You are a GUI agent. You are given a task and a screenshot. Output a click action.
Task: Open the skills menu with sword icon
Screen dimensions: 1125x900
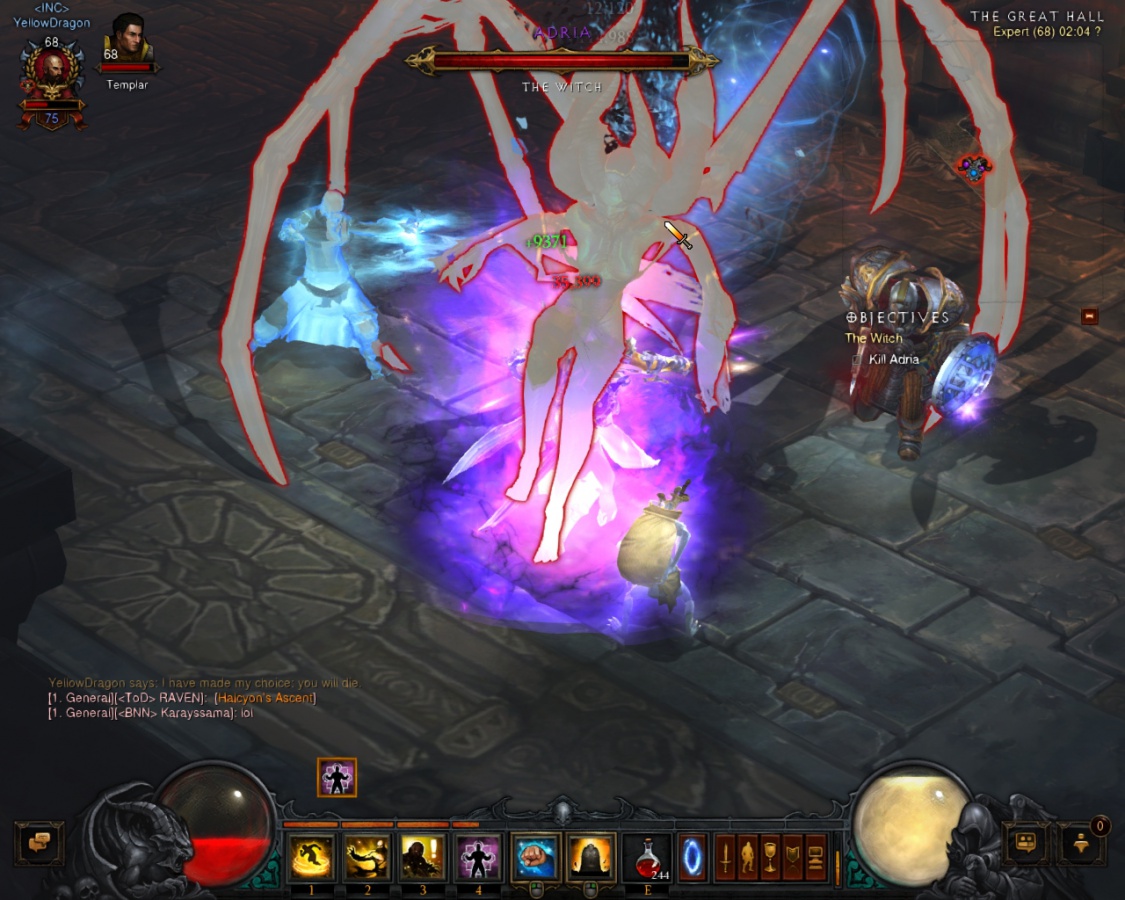click(x=725, y=857)
